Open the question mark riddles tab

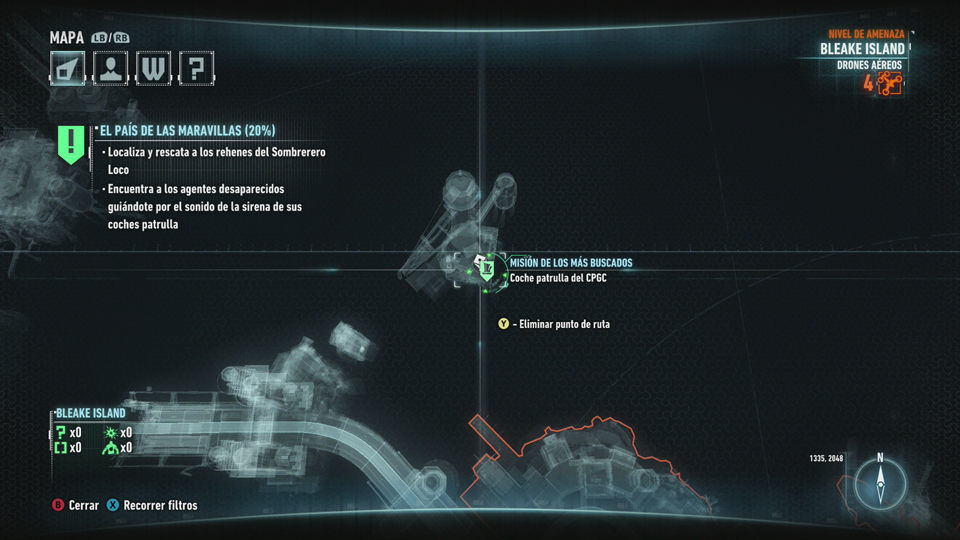pyautogui.click(x=197, y=68)
